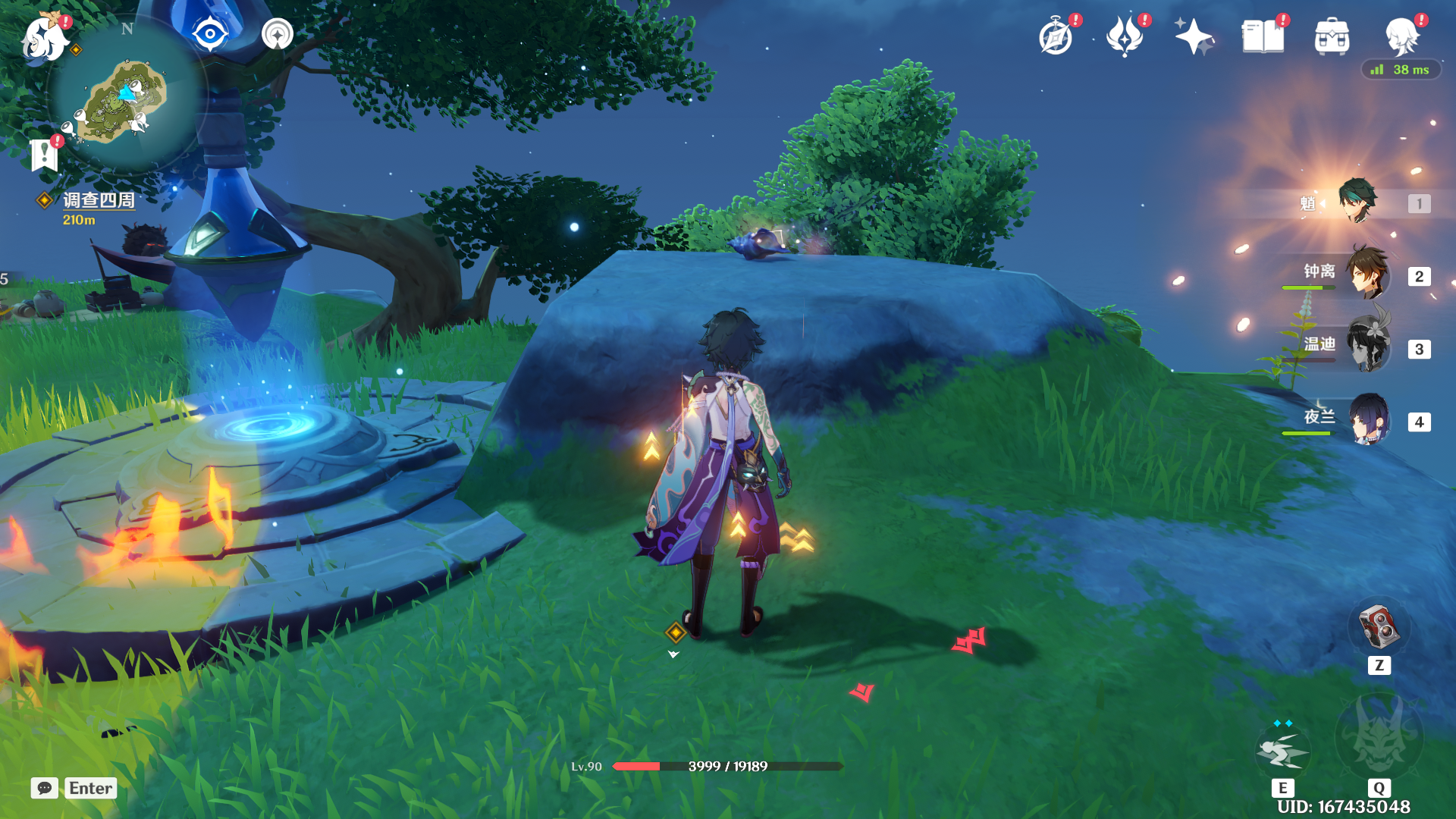
Task: Open the circular minimap
Action: (127, 97)
